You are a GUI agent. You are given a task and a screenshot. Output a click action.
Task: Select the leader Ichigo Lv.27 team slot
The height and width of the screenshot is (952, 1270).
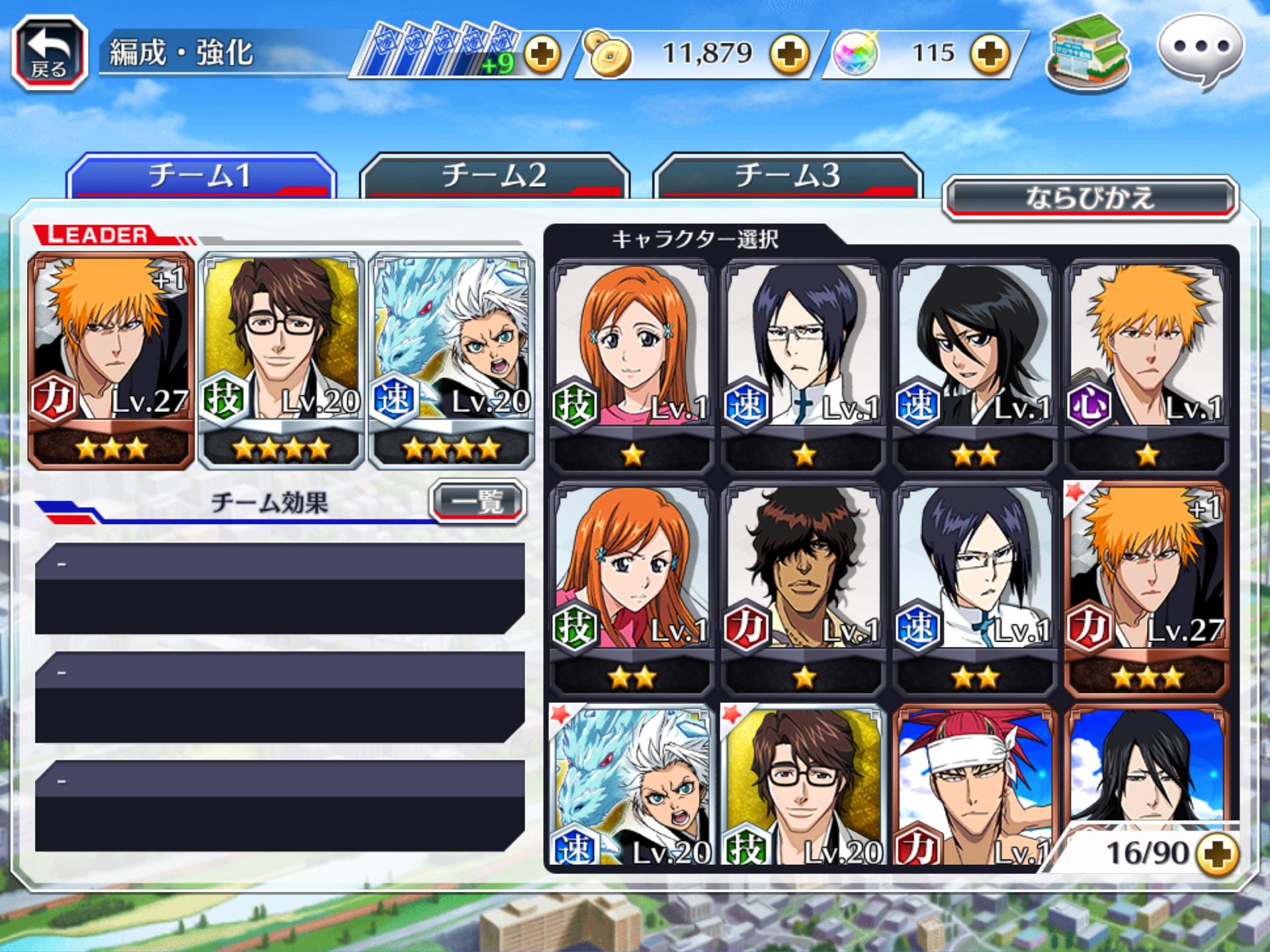pos(111,360)
